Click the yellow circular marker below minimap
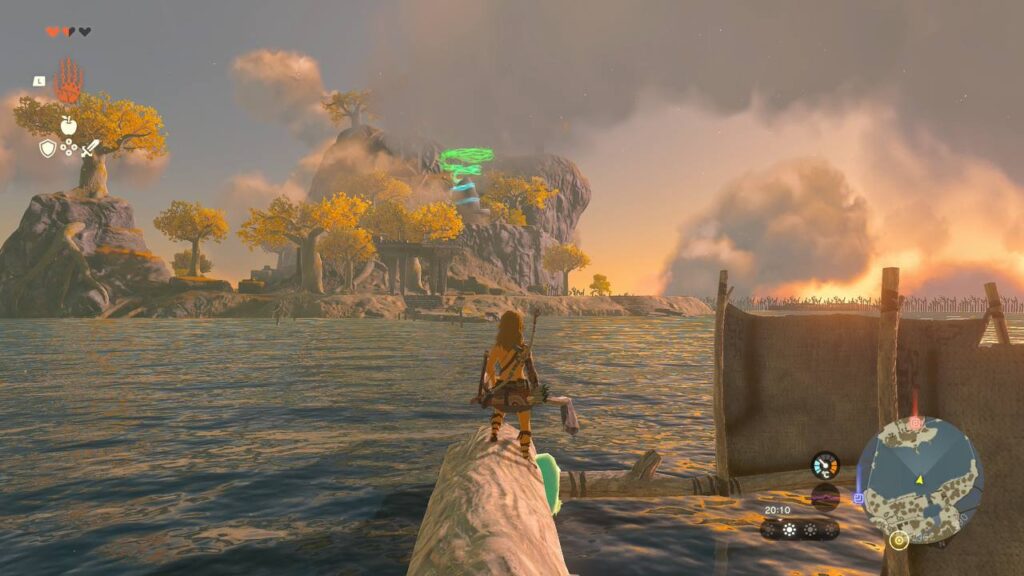 (898, 541)
